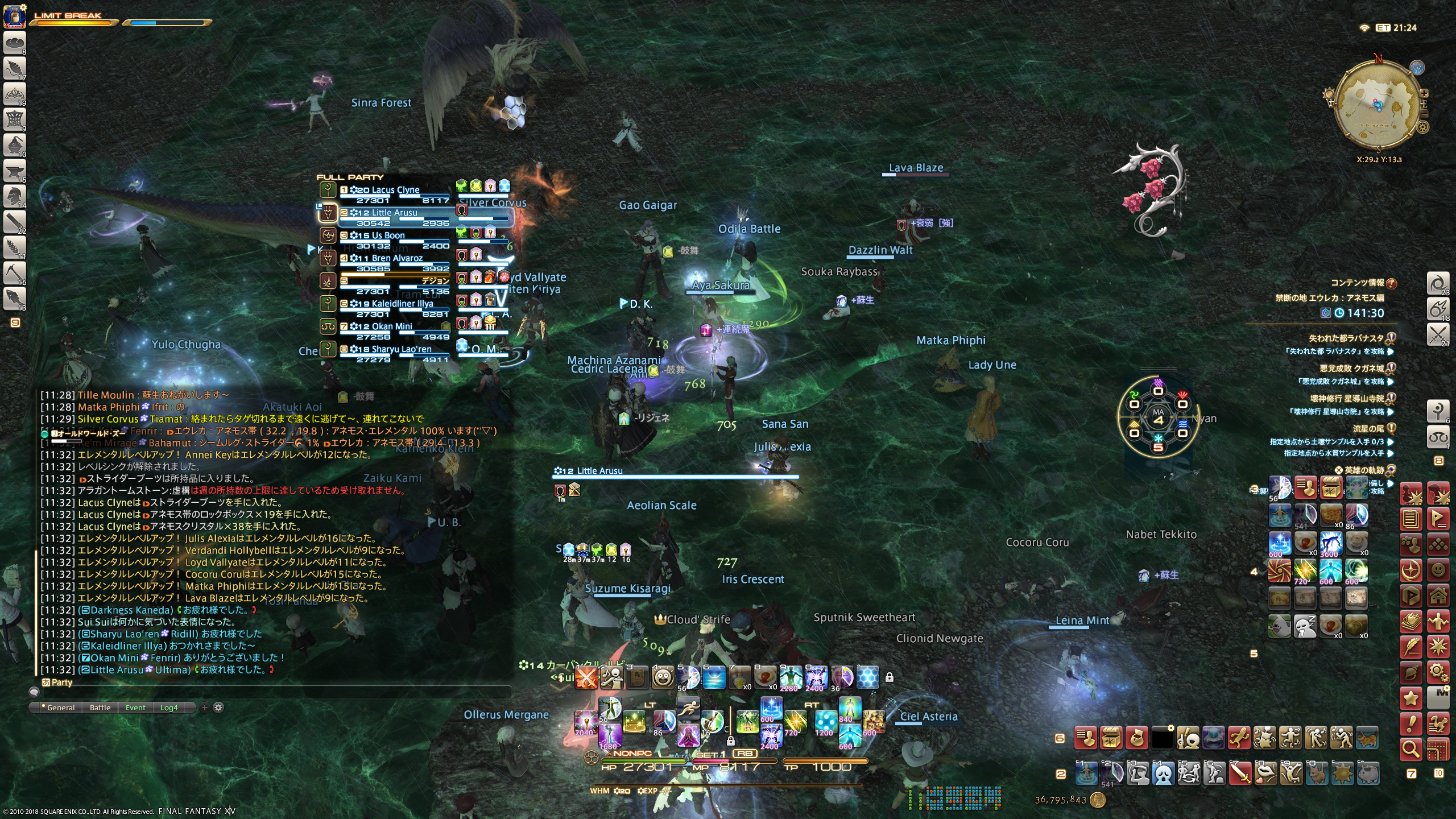Select party member Lacus Clyne
This screenshot has height=819, width=1456.
[395, 190]
